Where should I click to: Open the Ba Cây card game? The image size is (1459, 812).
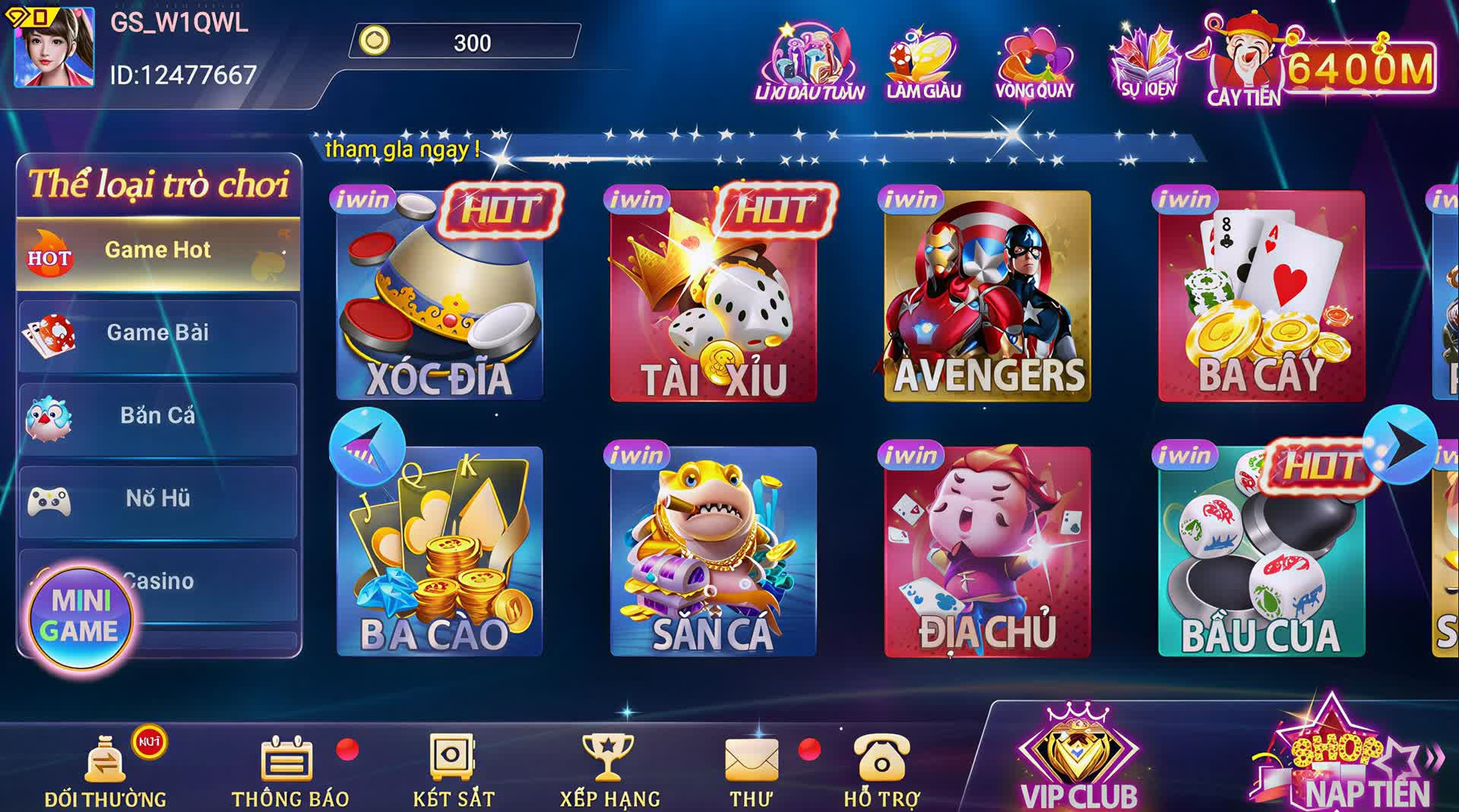pos(1261,296)
